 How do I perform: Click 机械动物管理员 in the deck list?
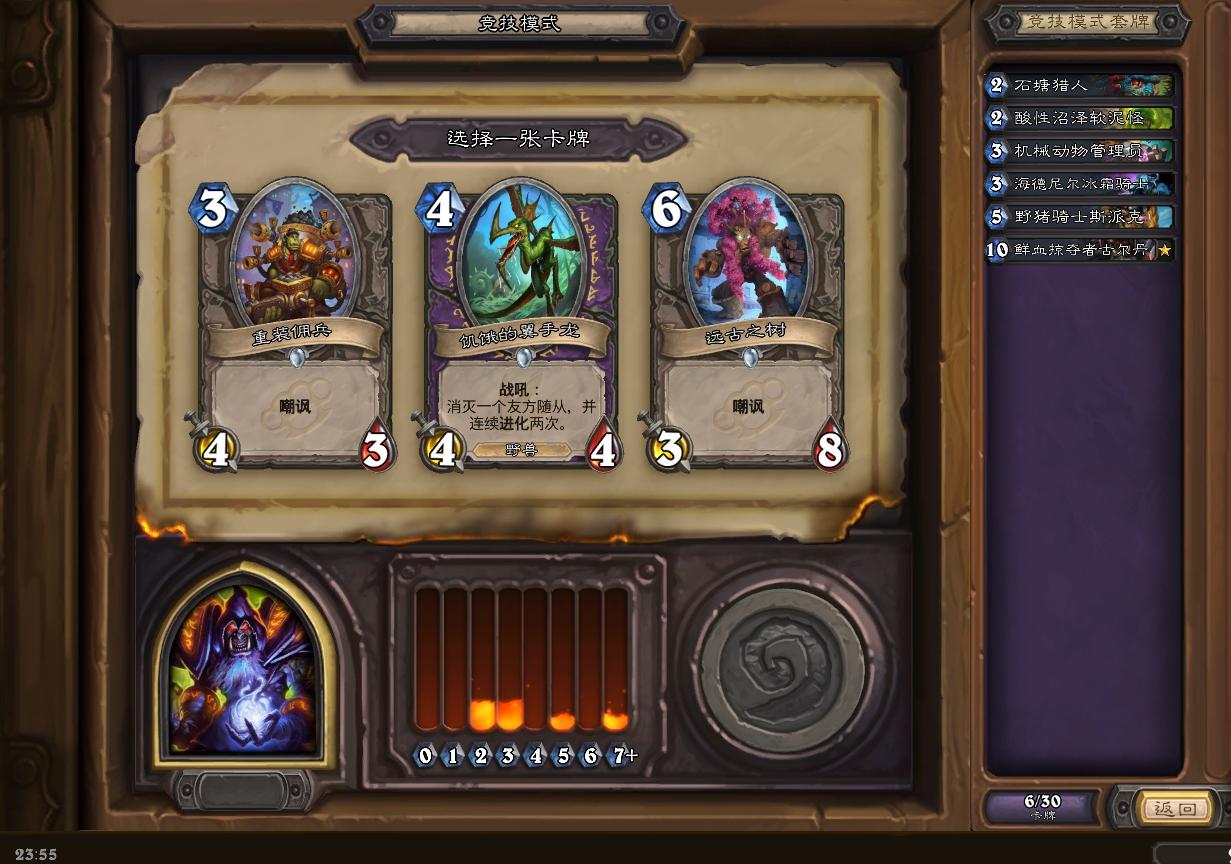pos(1080,152)
